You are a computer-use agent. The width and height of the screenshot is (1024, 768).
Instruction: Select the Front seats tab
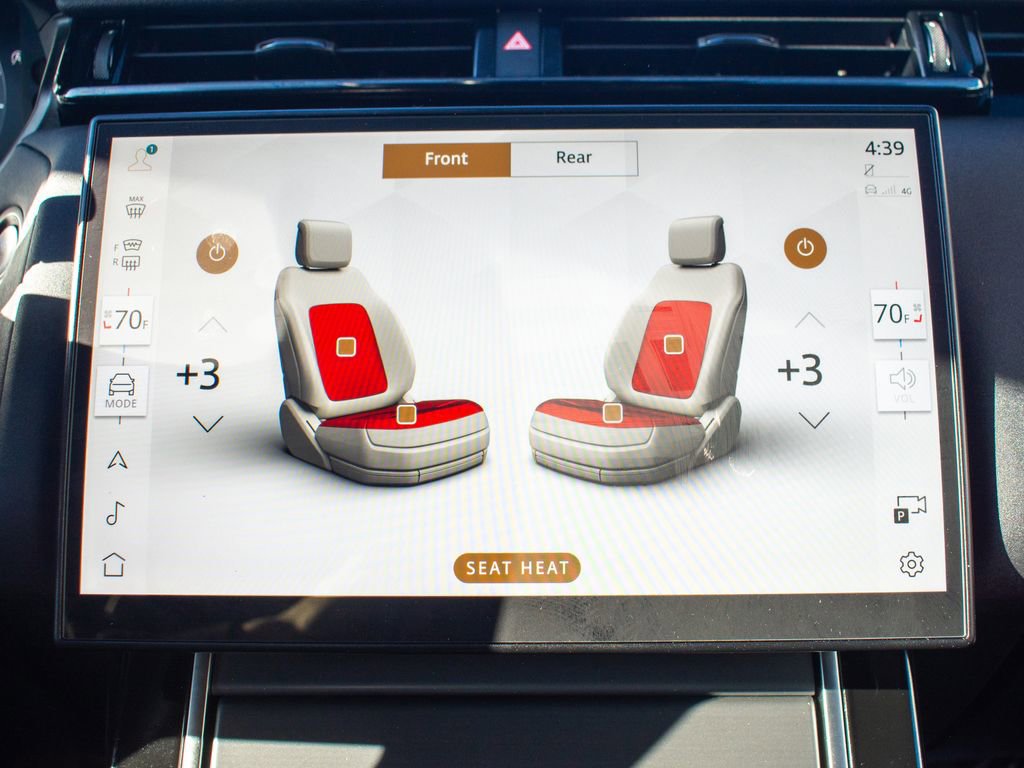(446, 159)
